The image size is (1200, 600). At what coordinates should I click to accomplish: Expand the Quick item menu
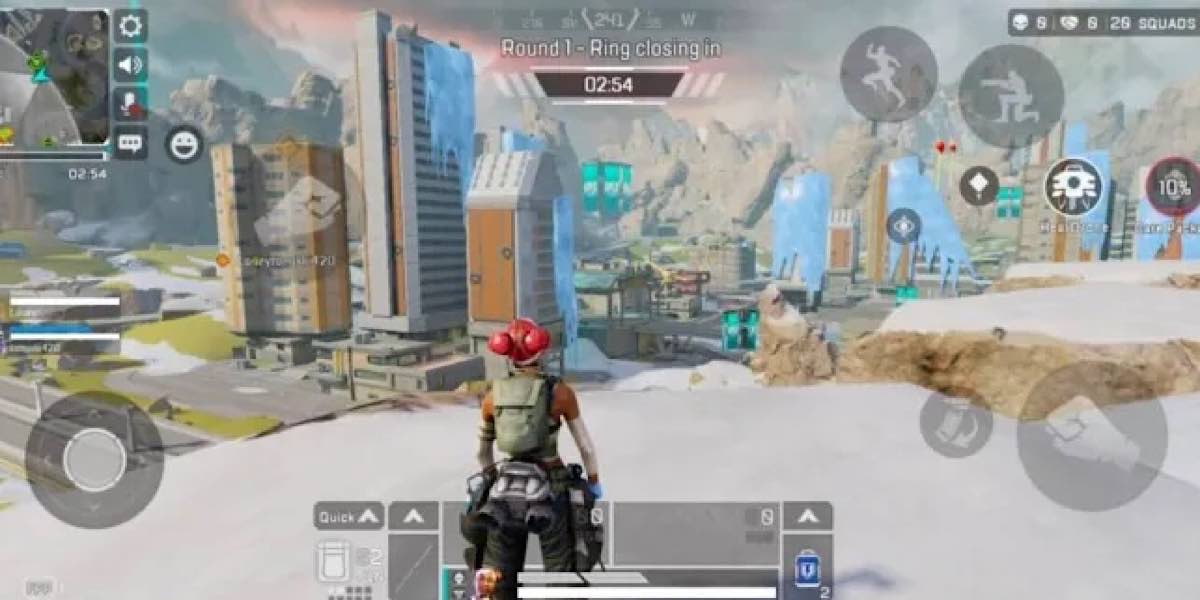348,516
